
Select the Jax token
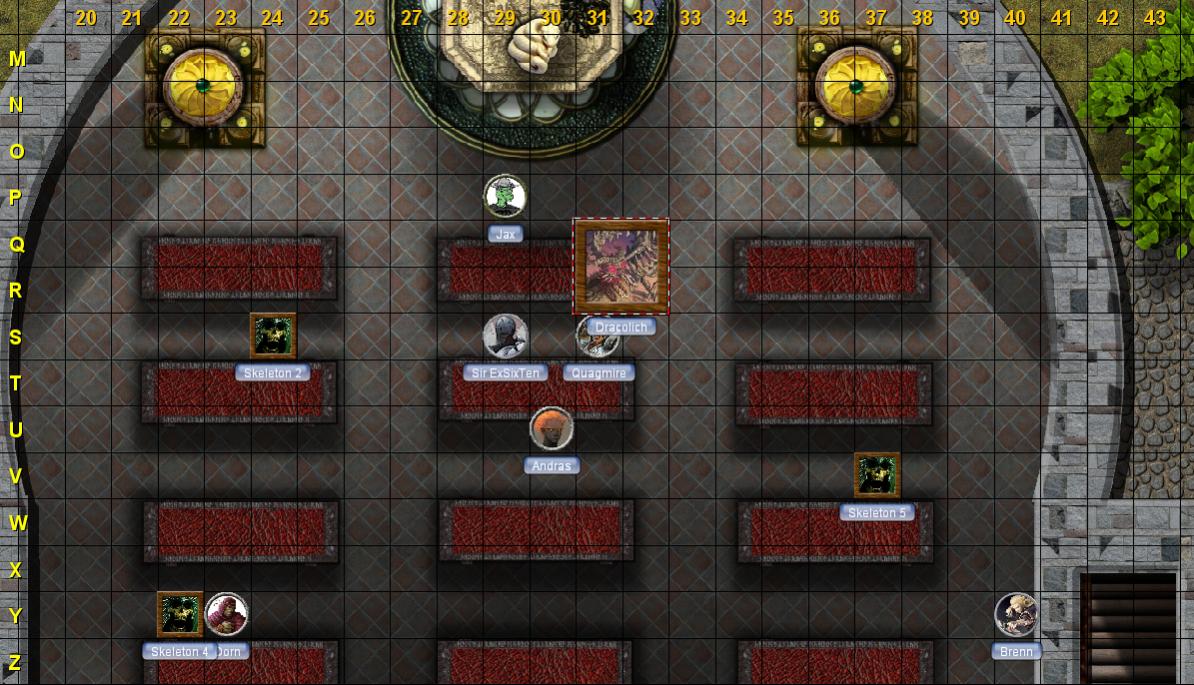505,196
